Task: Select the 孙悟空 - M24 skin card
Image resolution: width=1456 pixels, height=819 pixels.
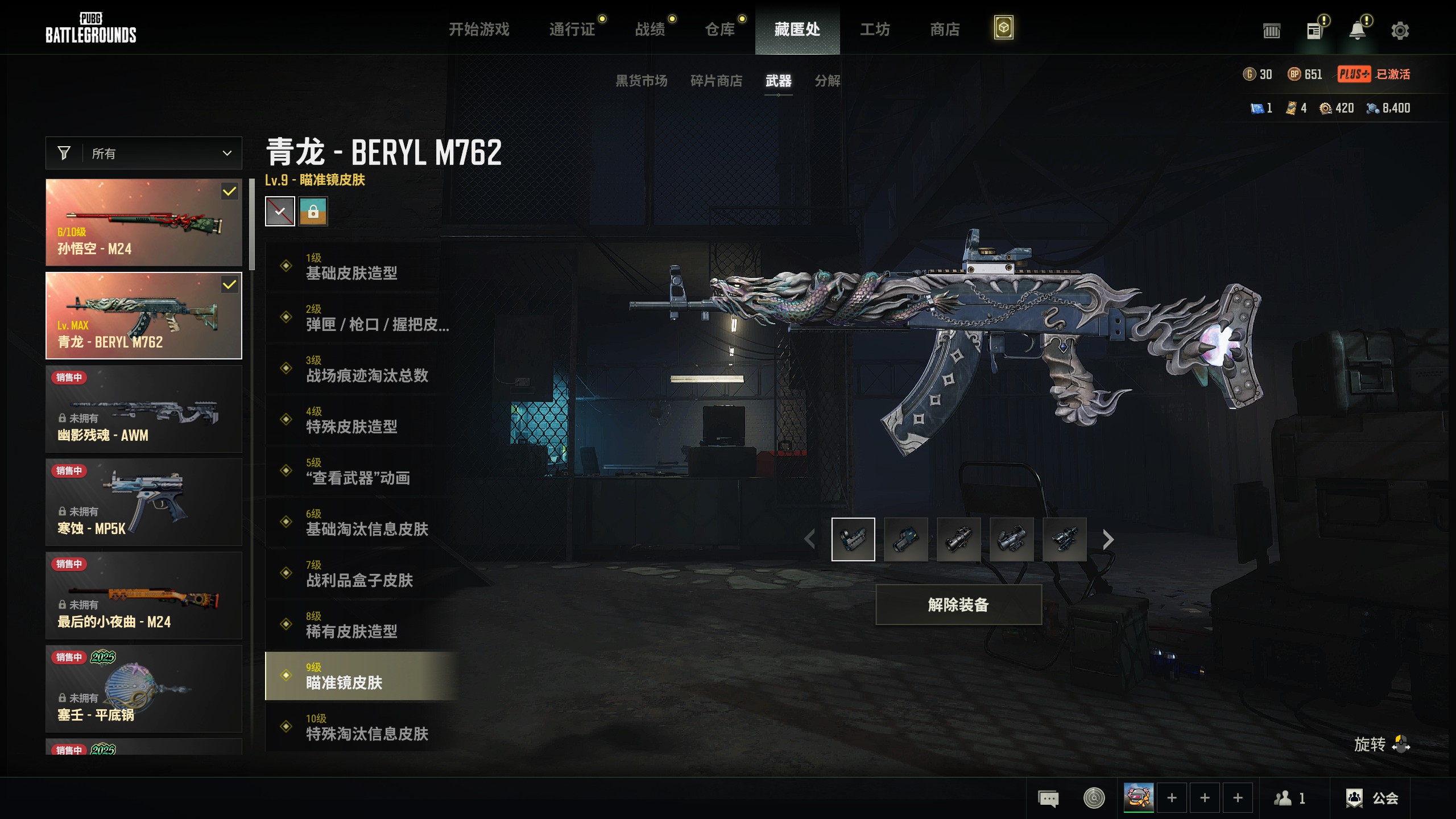Action: point(144,222)
